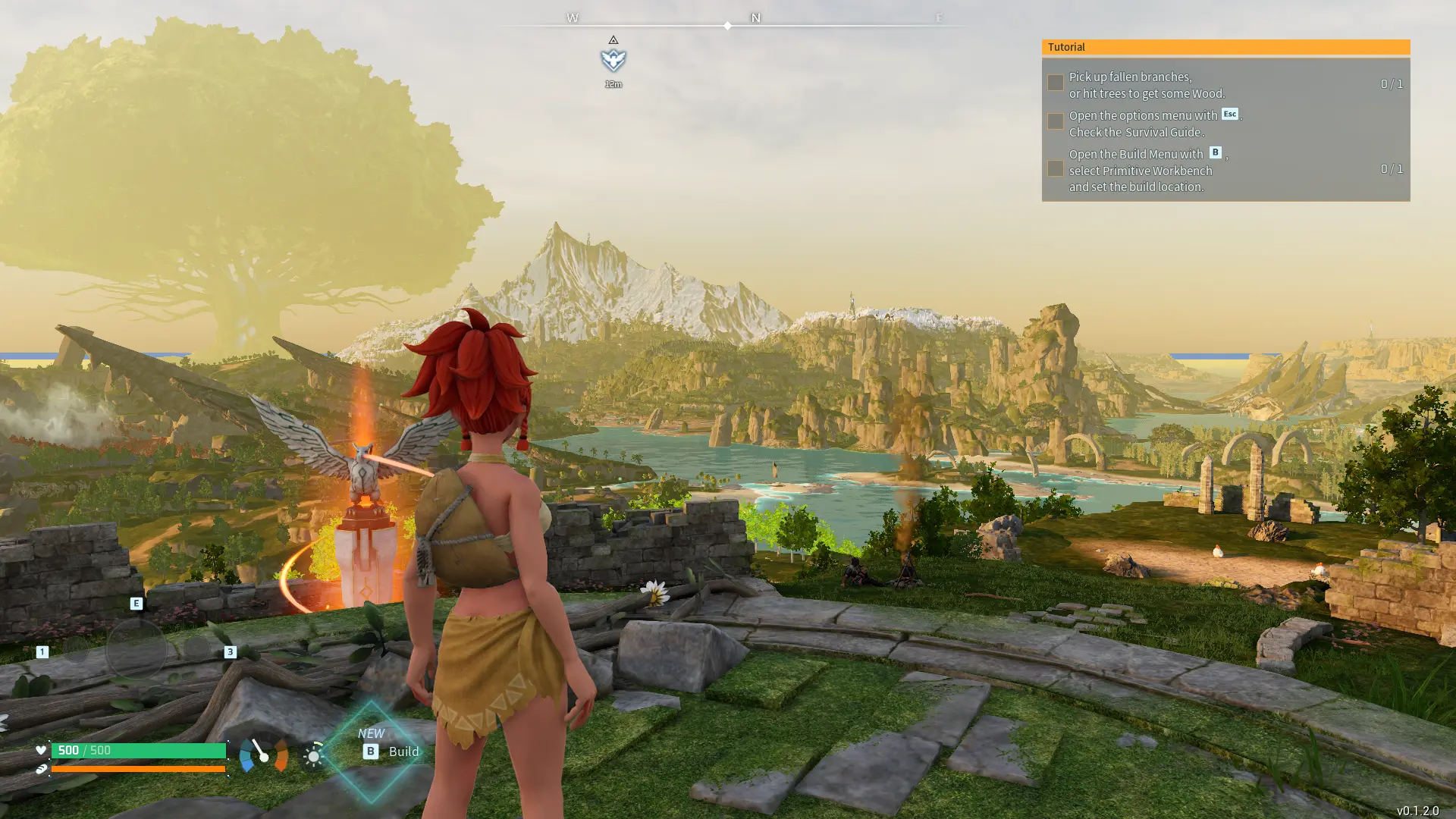
Task: Click the E interact key prompt
Action: click(136, 603)
